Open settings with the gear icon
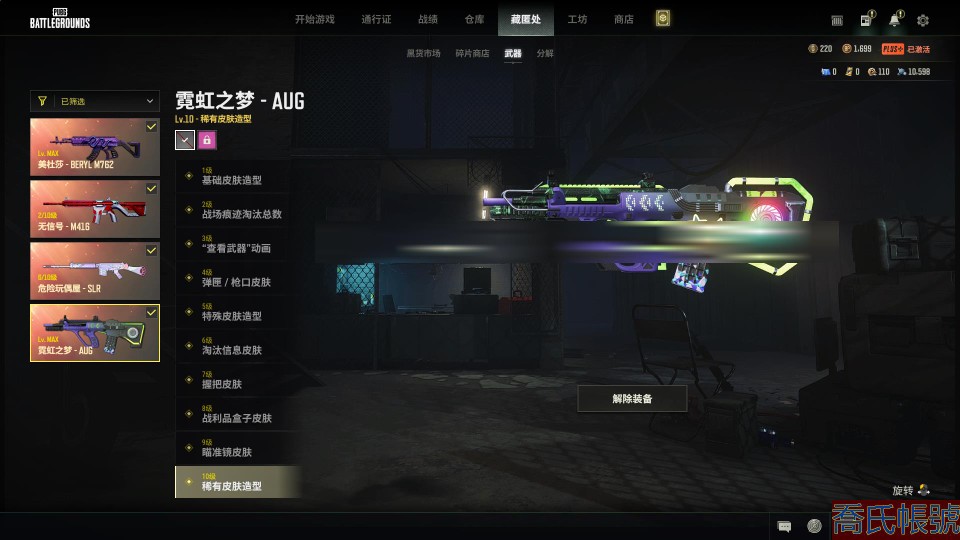This screenshot has height=540, width=960. 922,20
